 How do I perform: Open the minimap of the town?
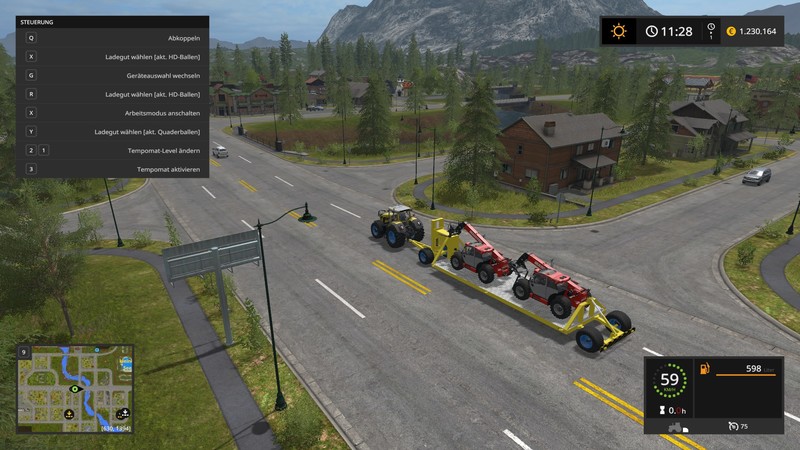[76, 388]
